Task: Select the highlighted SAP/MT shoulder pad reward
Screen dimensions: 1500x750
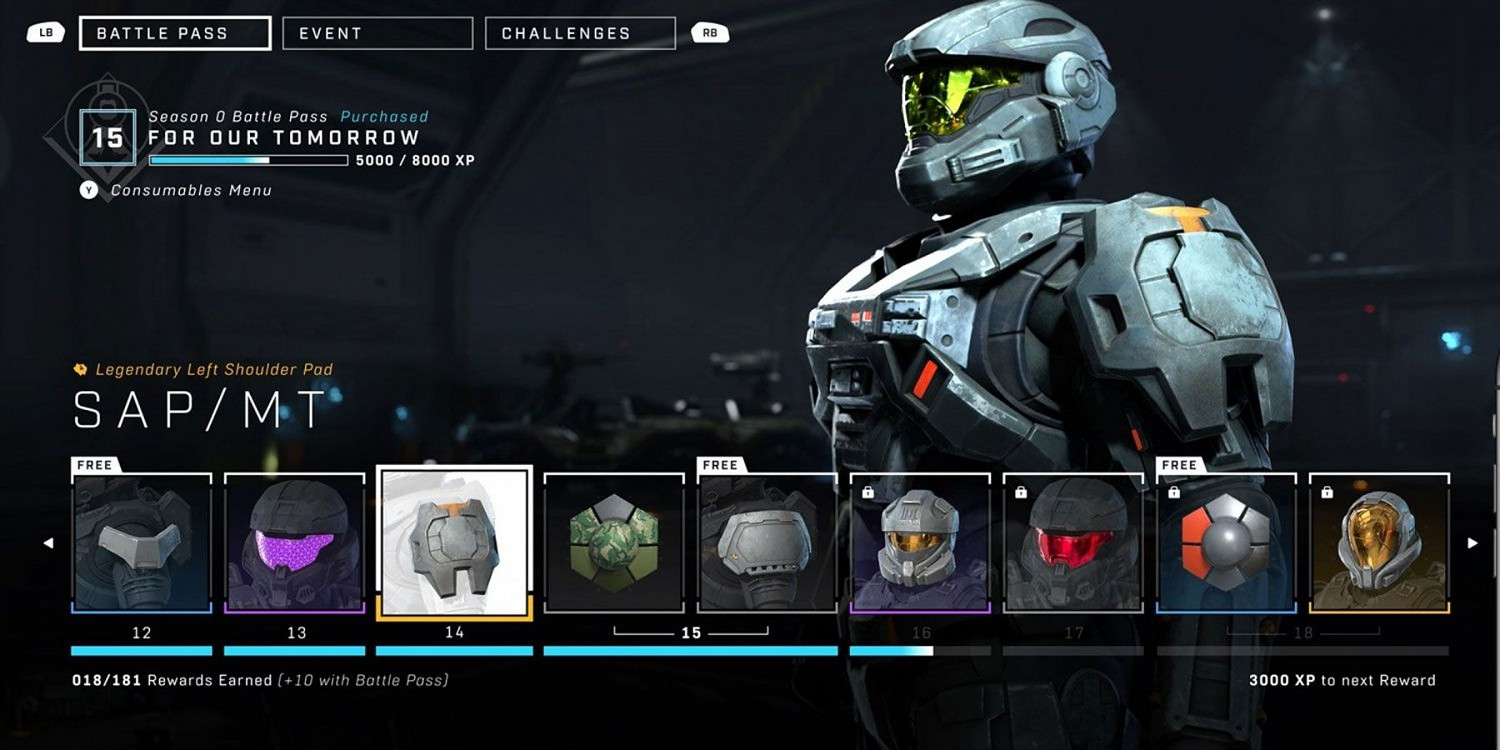Action: point(454,543)
